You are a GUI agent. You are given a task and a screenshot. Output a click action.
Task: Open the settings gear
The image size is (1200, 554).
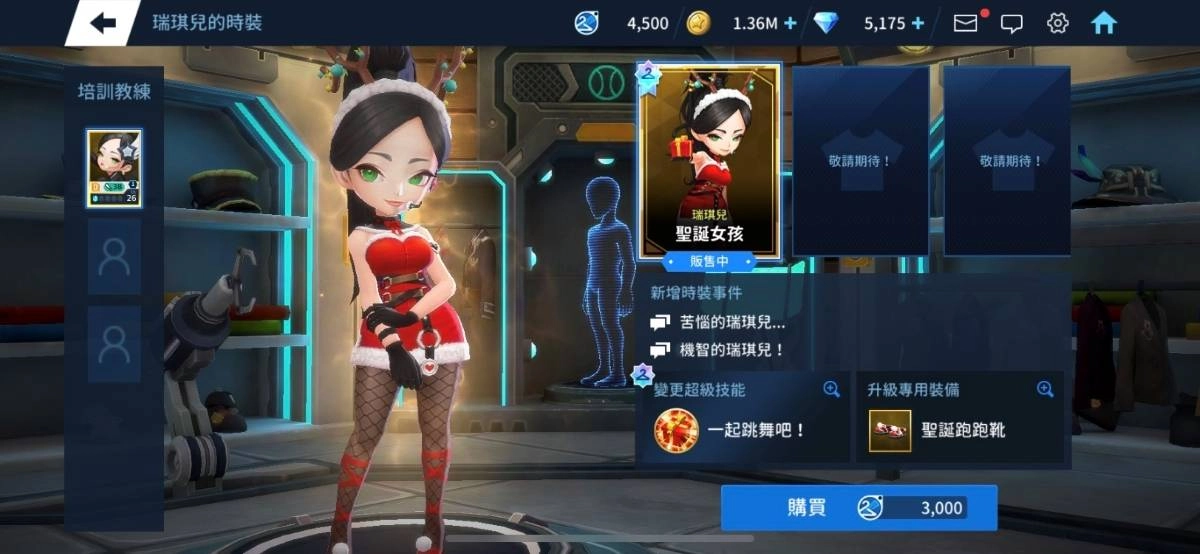click(x=1057, y=23)
